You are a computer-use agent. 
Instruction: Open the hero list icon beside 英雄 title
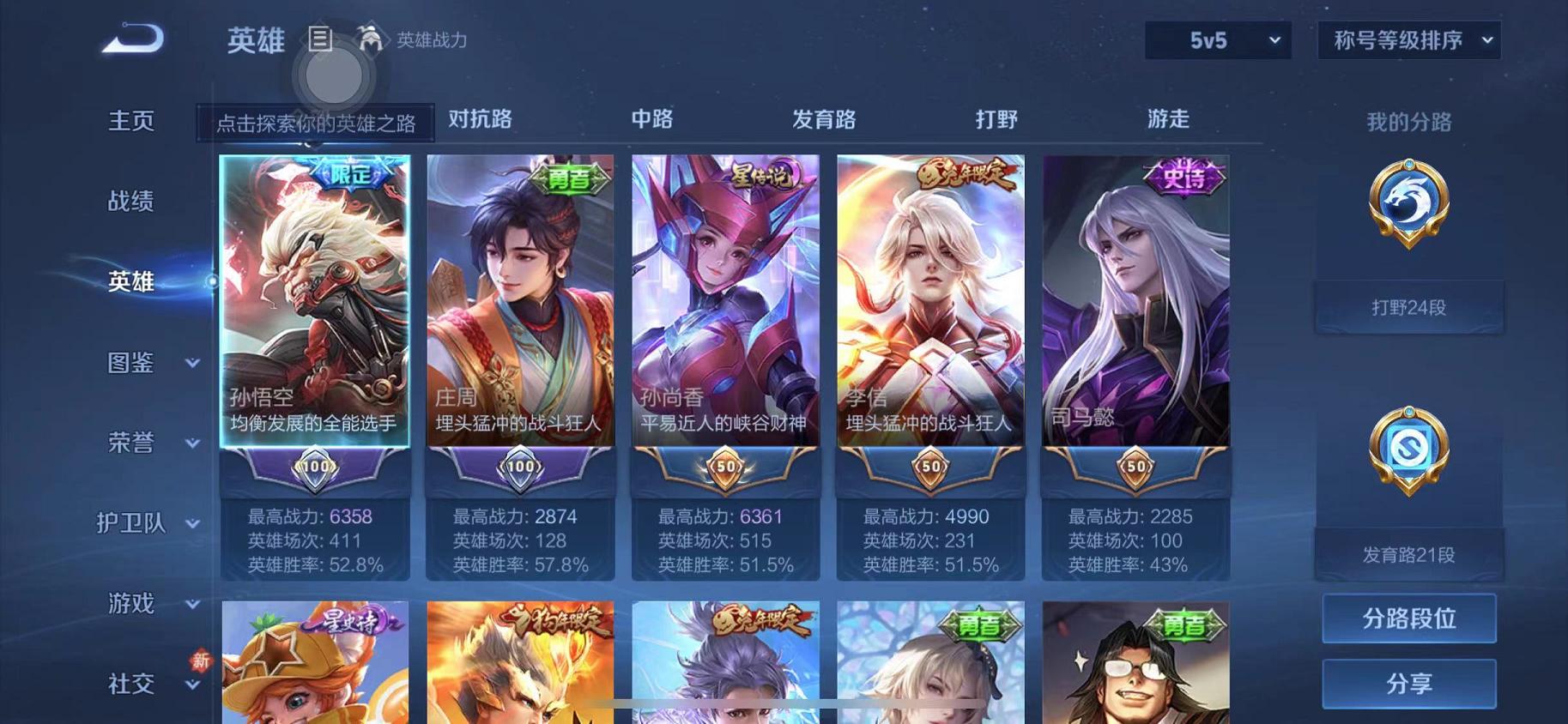(x=322, y=39)
